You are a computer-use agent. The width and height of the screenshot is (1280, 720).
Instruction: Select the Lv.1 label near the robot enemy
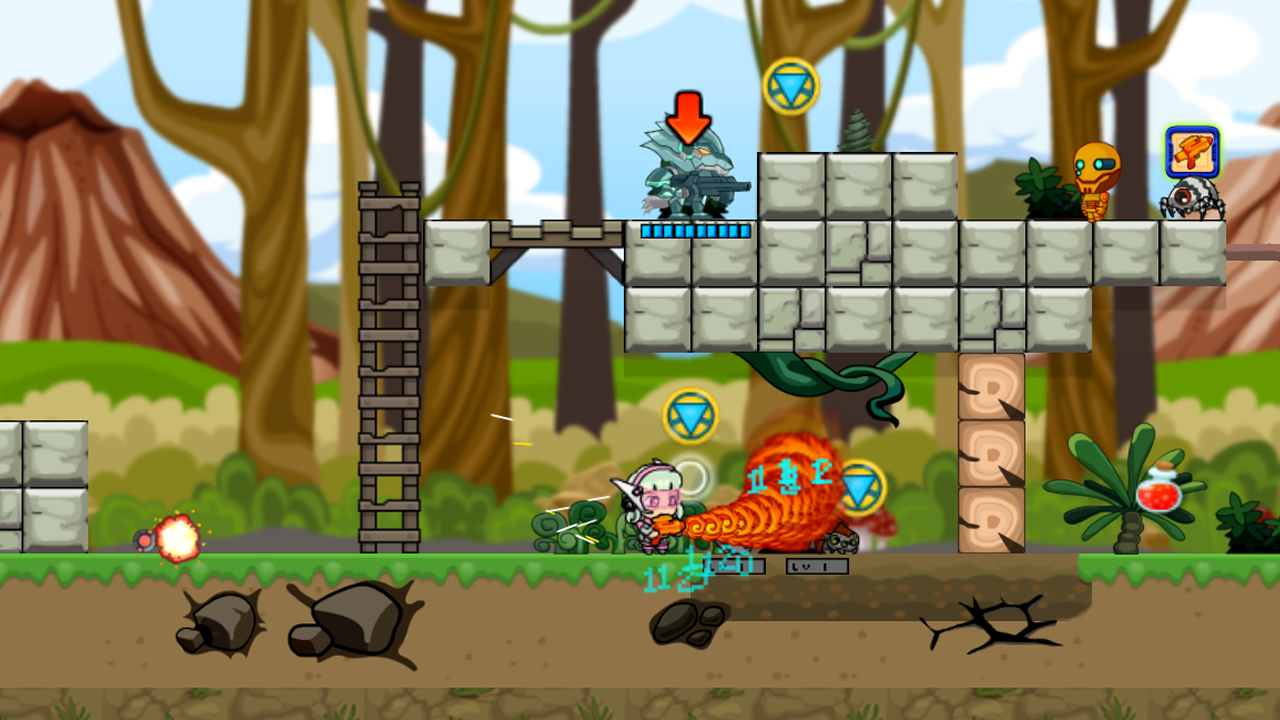818,566
